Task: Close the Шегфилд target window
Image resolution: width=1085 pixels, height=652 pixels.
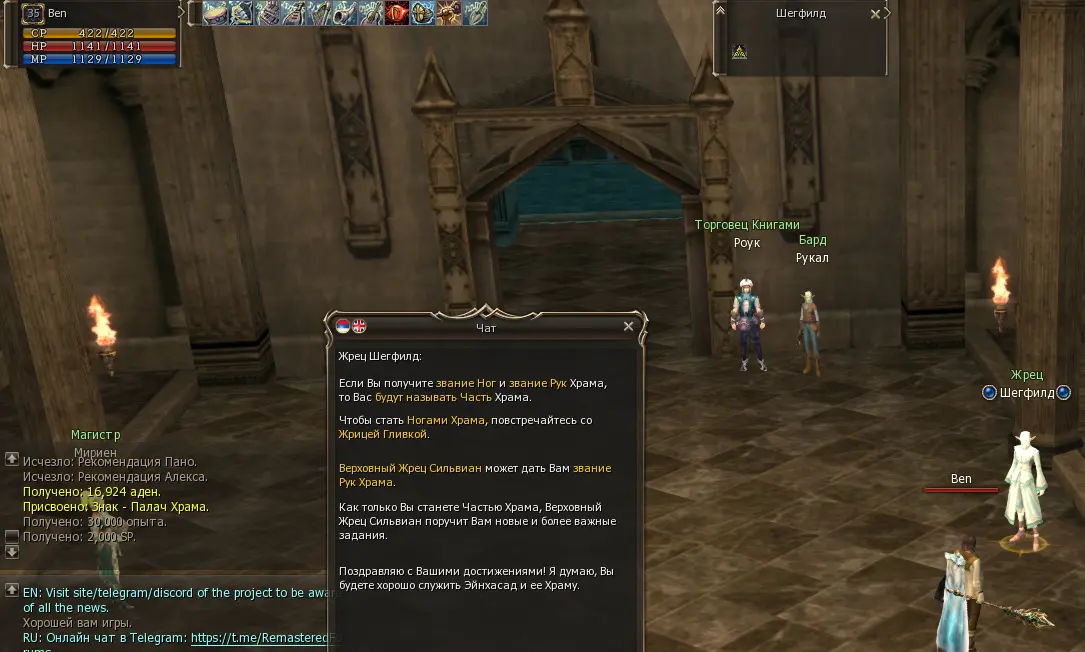Action: tap(875, 14)
